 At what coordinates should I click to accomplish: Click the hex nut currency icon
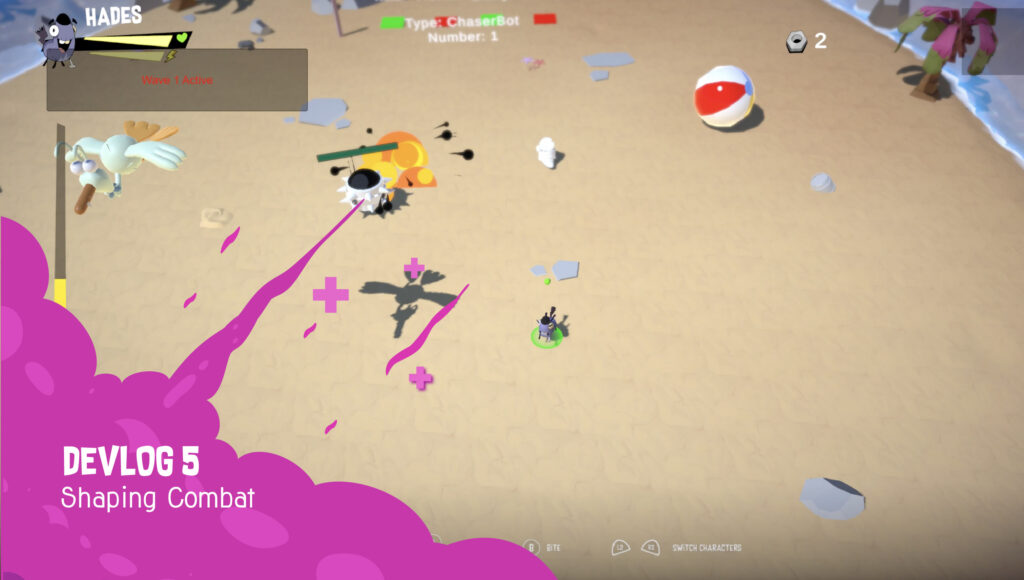point(797,41)
